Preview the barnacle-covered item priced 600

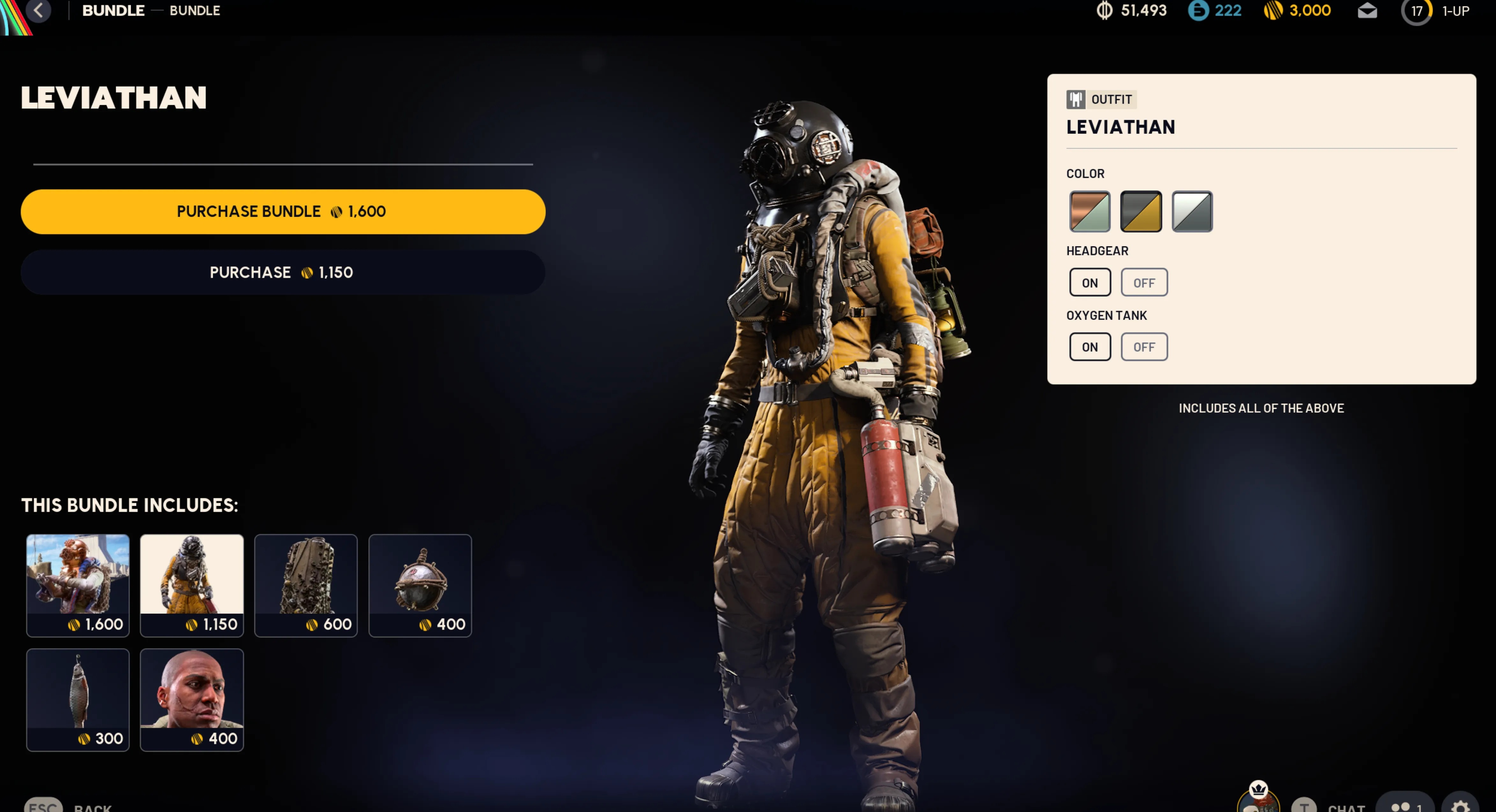(x=305, y=584)
